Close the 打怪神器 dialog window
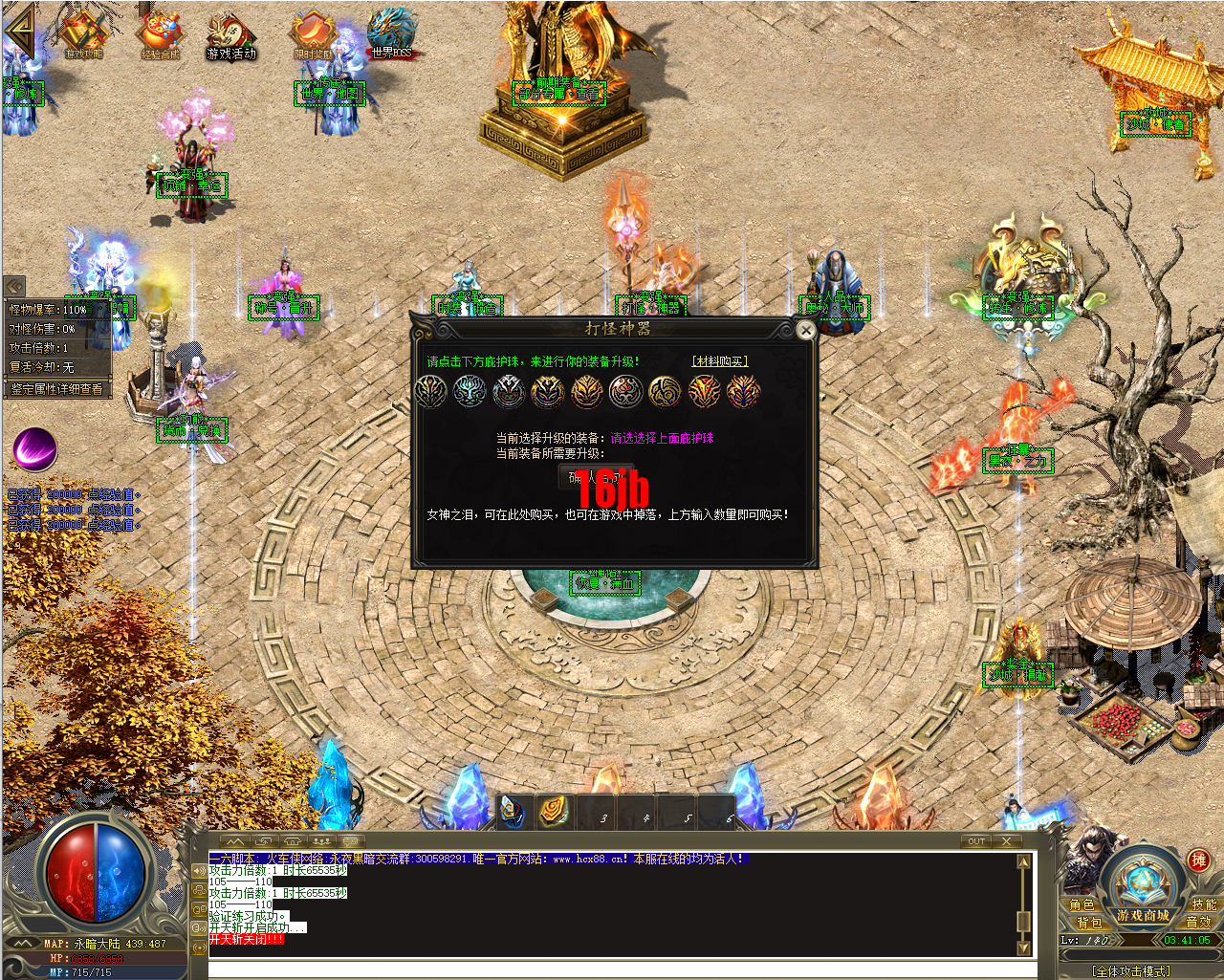 tap(806, 331)
